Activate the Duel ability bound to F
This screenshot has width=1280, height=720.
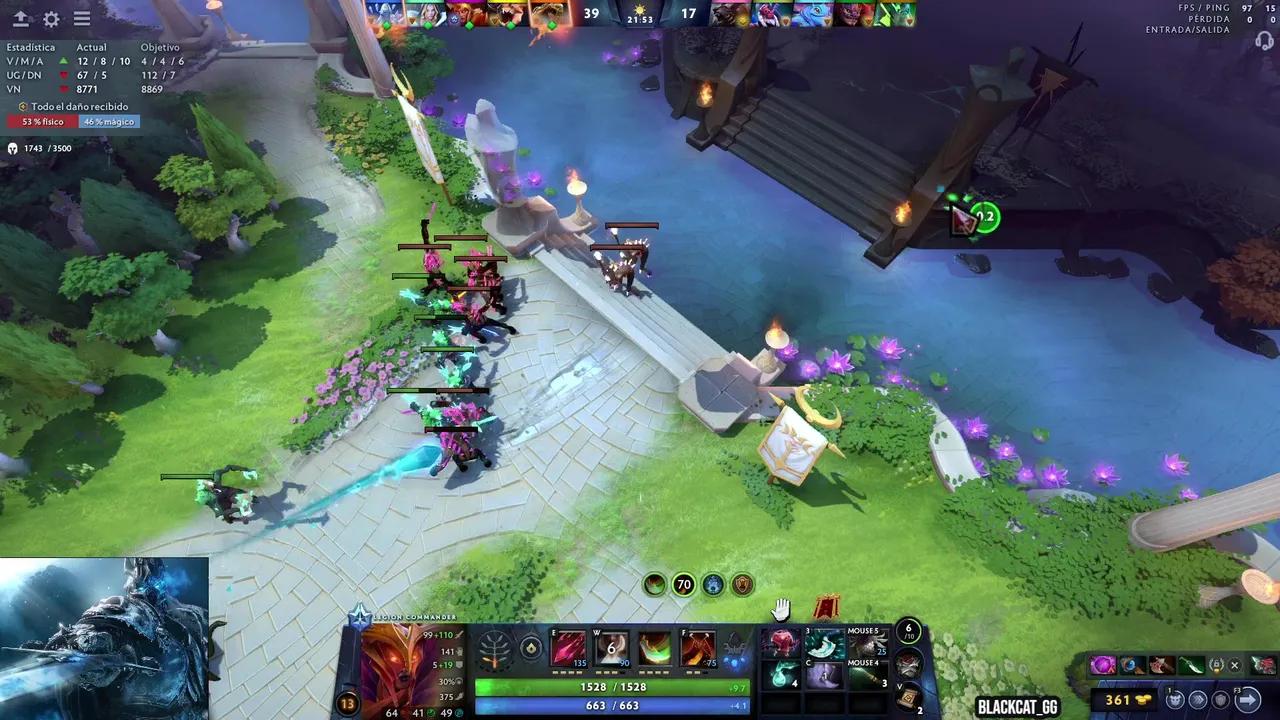coord(697,648)
